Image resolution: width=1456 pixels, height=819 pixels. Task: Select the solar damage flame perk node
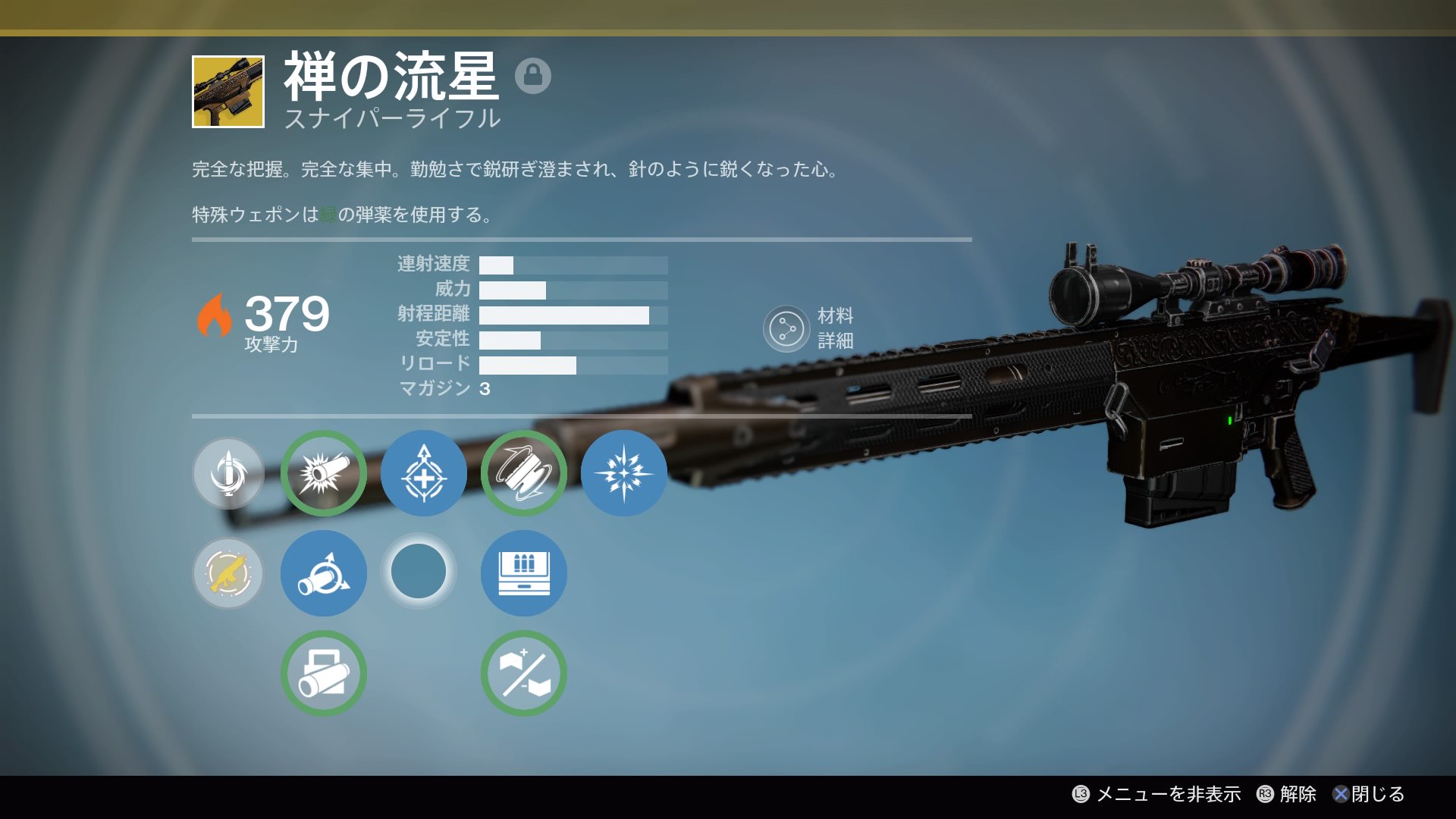tap(228, 474)
